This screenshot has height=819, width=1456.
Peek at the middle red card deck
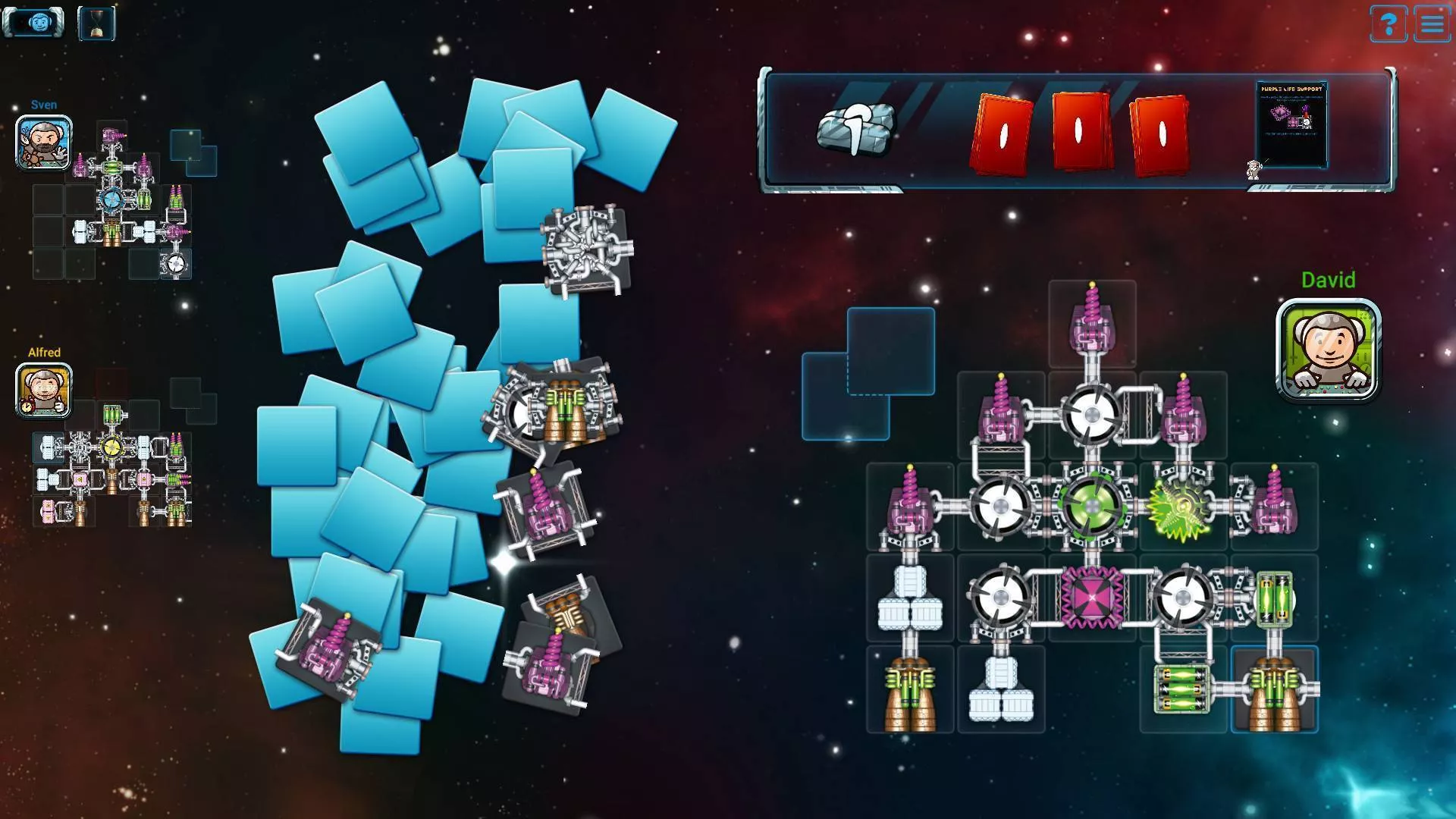1080,130
